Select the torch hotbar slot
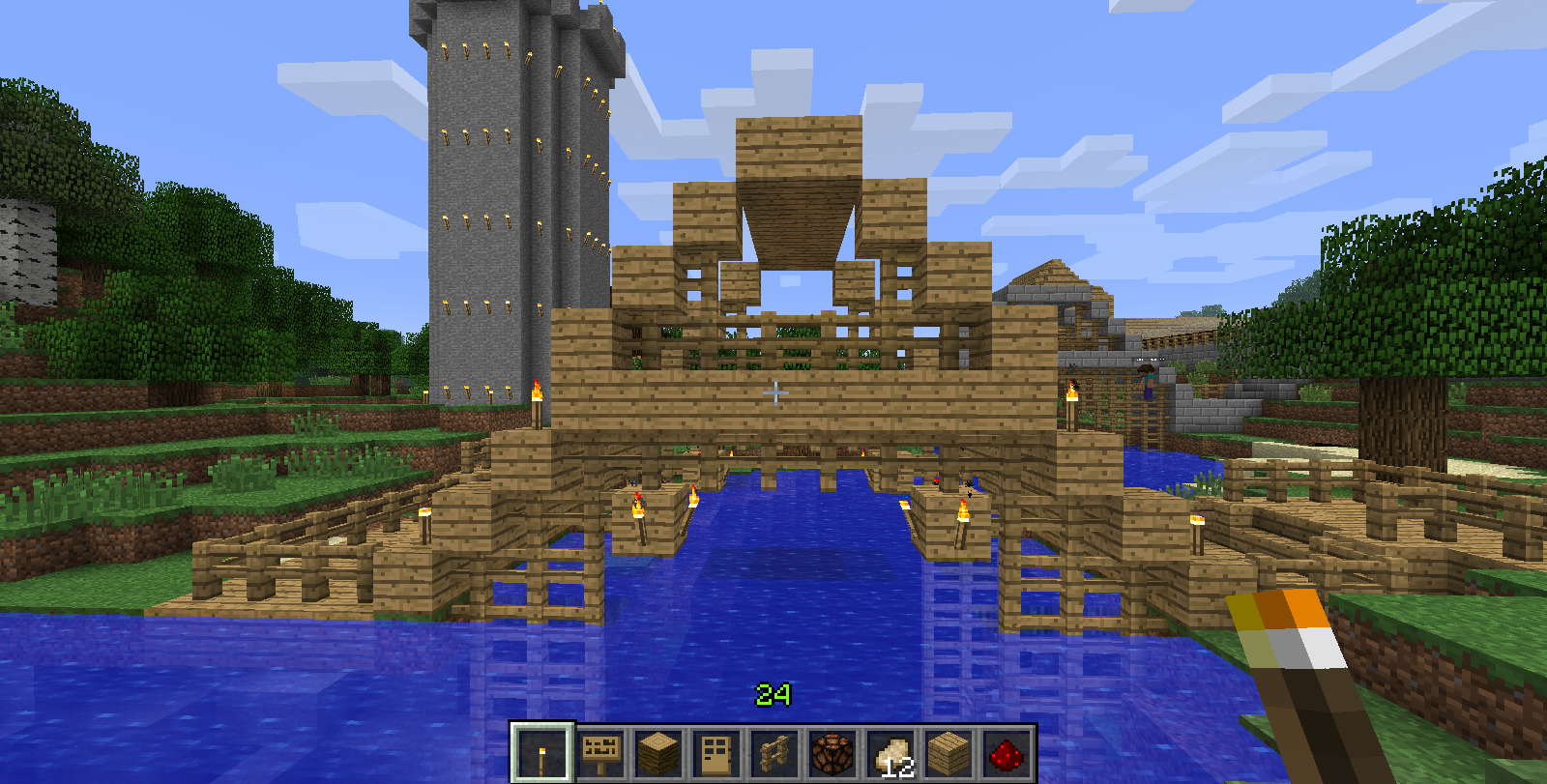Image resolution: width=1547 pixels, height=784 pixels. point(542,753)
